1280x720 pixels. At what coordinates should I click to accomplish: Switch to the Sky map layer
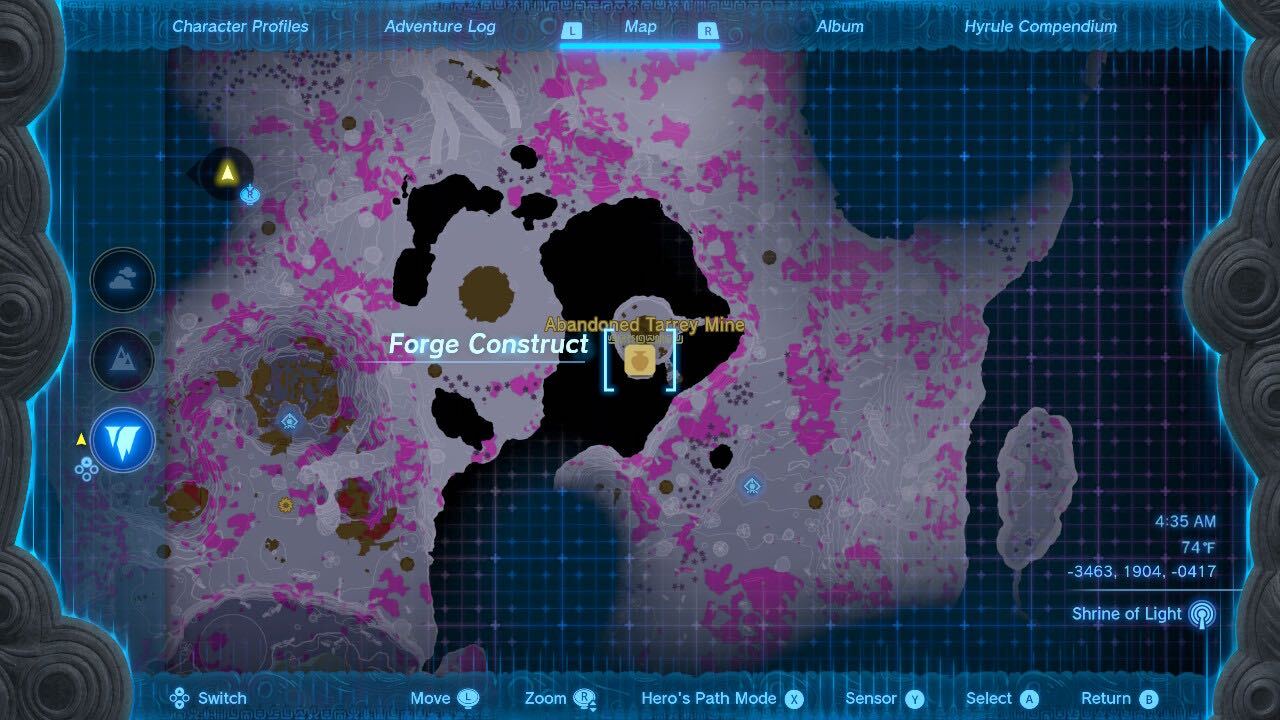click(x=121, y=282)
